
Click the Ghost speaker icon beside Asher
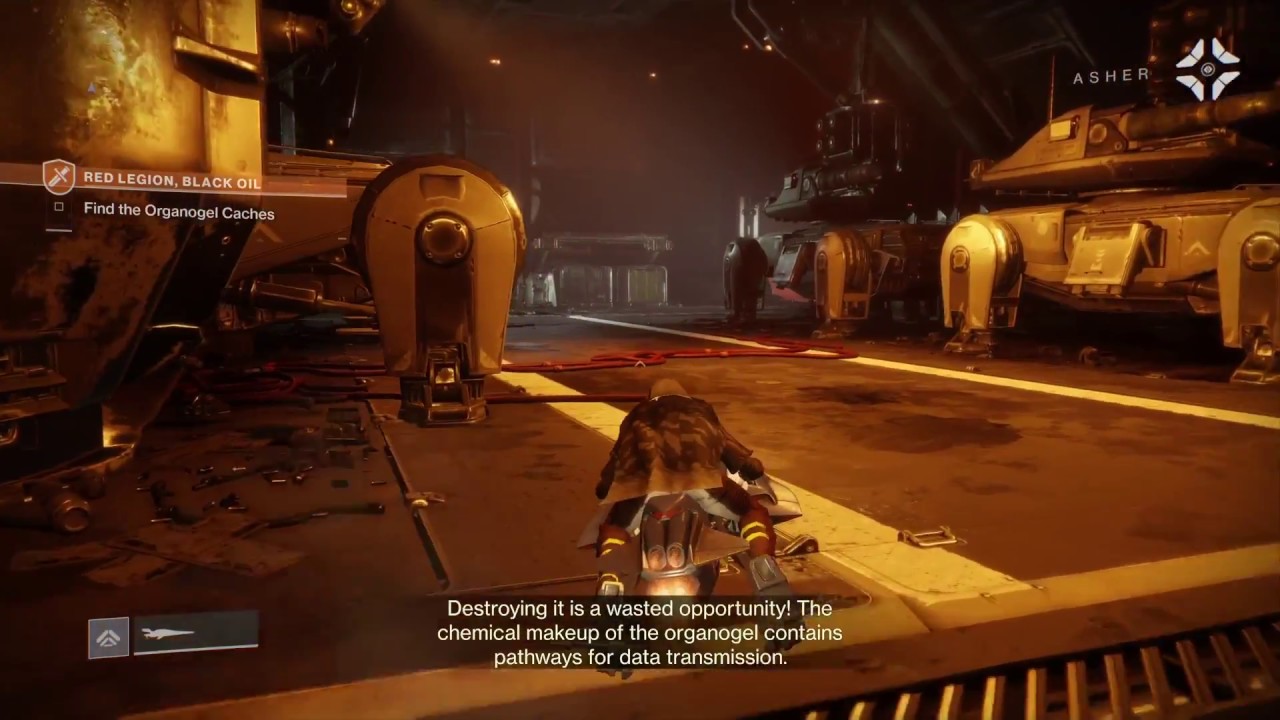click(1207, 69)
